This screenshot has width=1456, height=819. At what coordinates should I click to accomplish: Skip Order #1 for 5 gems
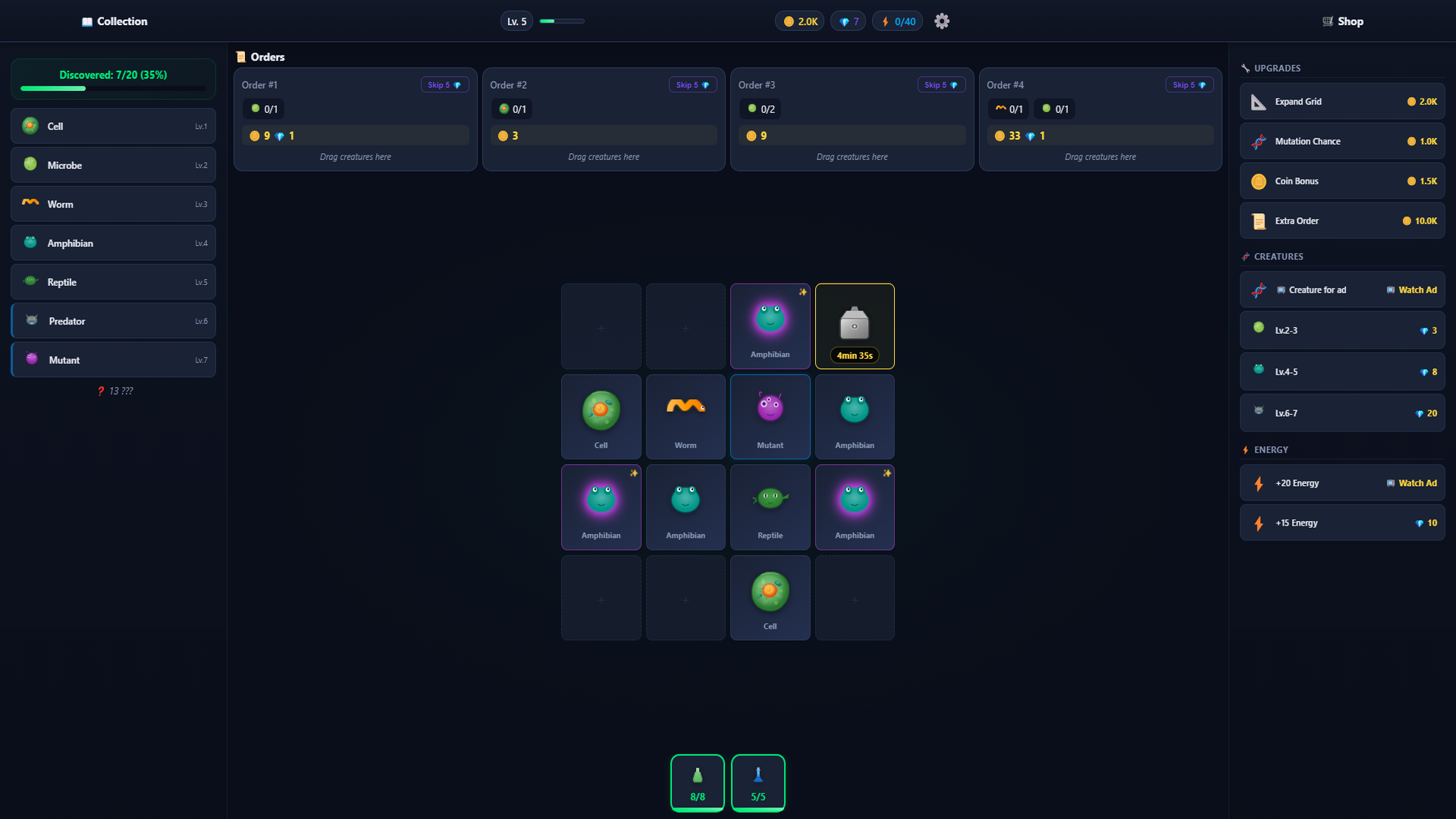(444, 84)
